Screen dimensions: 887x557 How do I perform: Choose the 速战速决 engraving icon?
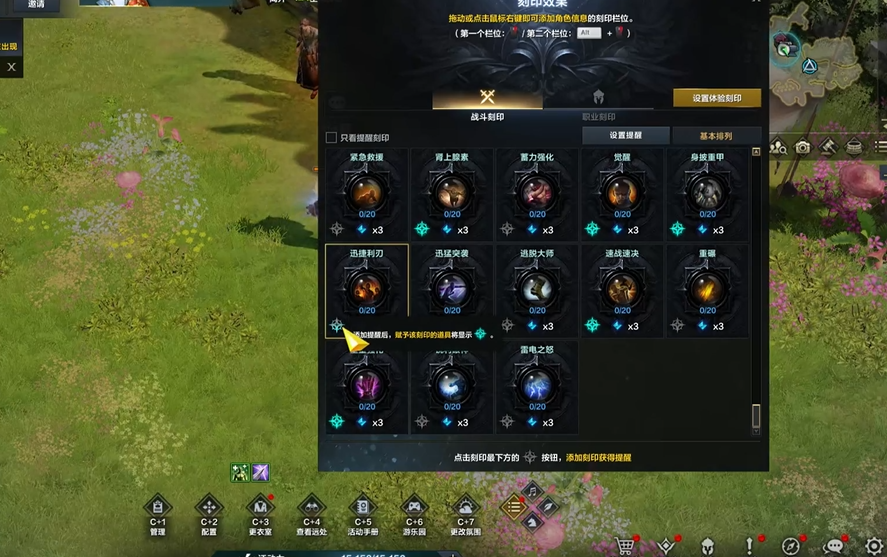[622, 290]
